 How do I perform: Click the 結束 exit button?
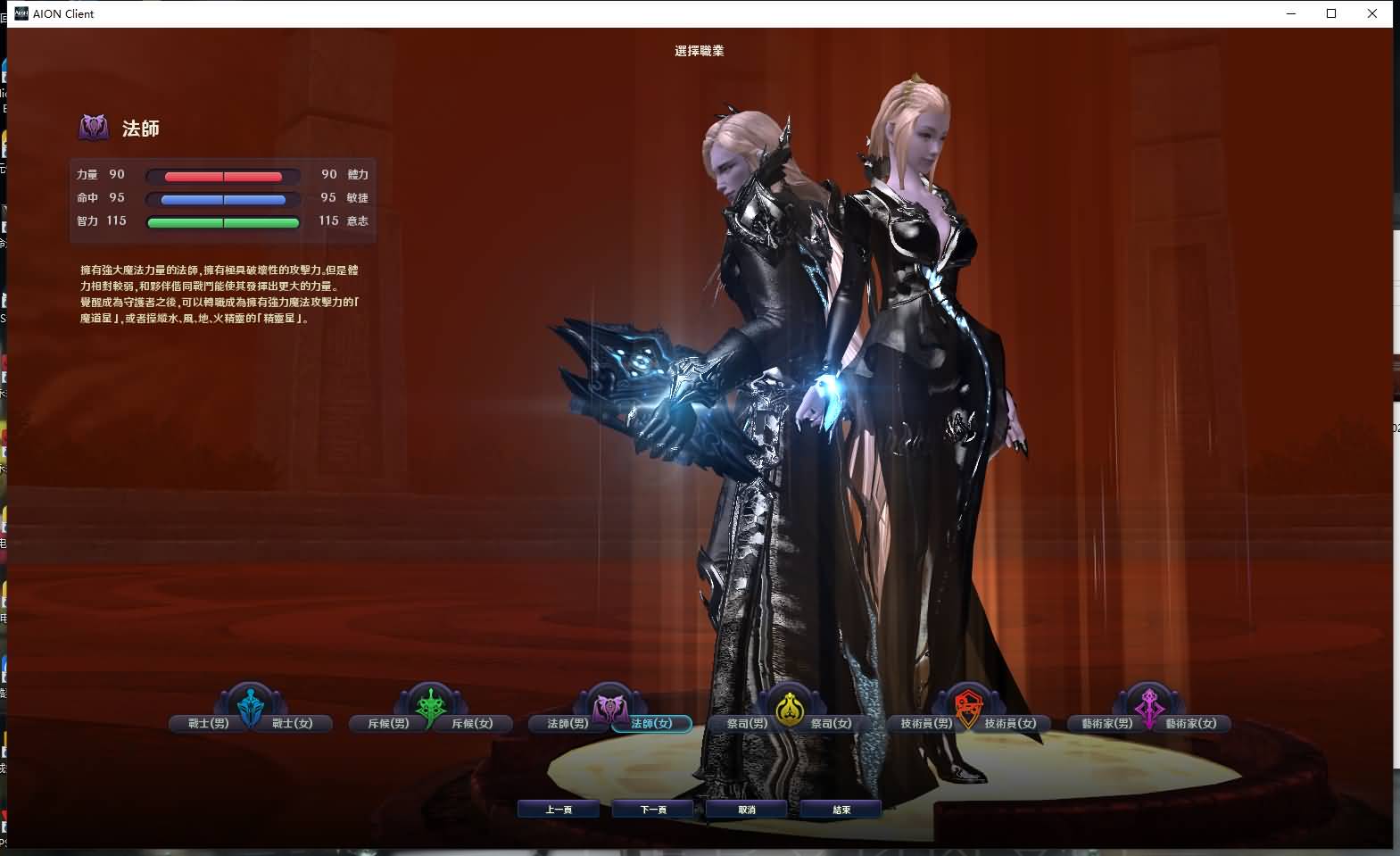click(x=841, y=810)
